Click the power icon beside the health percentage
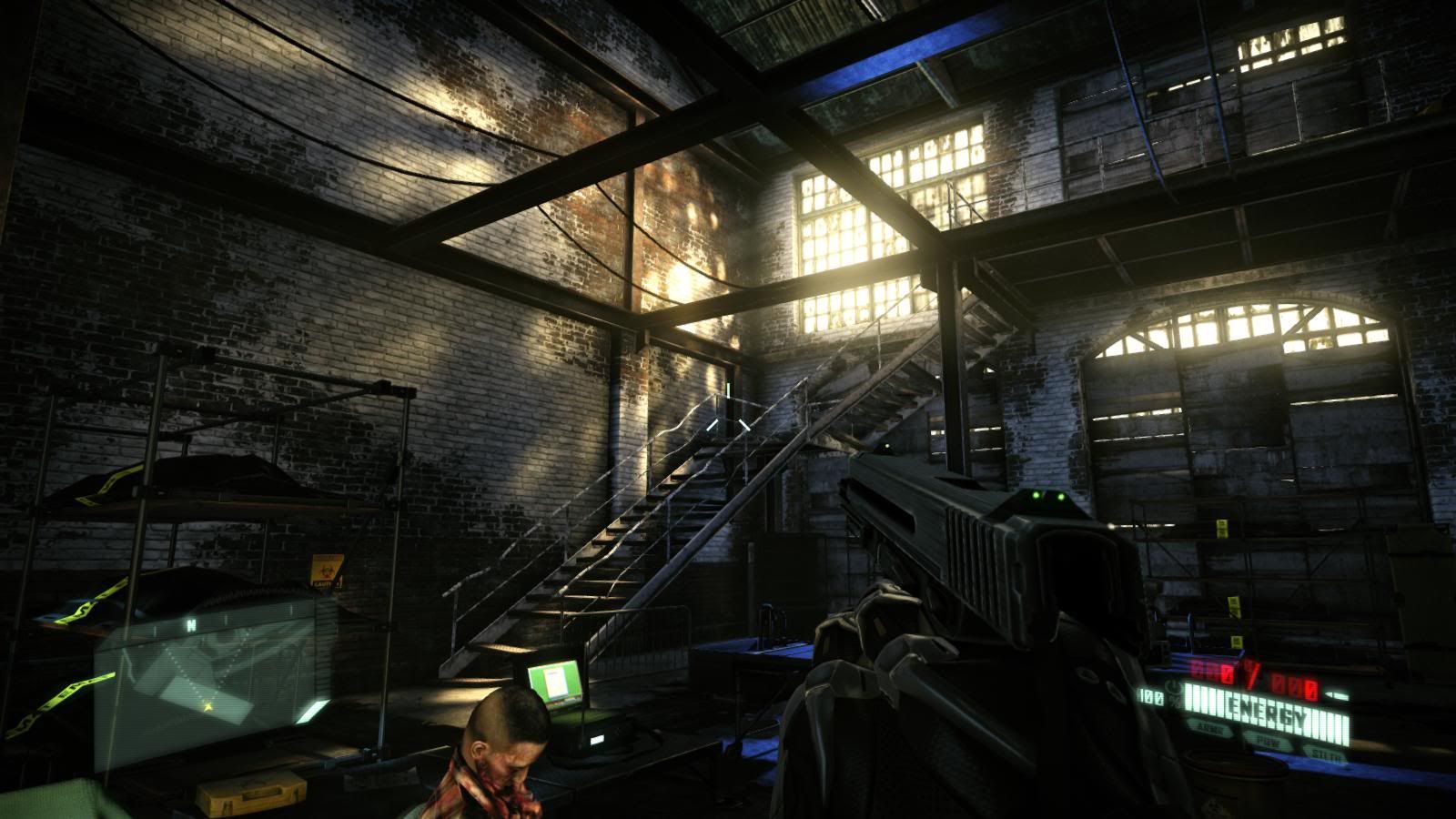Screen dimensions: 1456x819 point(1172,688)
